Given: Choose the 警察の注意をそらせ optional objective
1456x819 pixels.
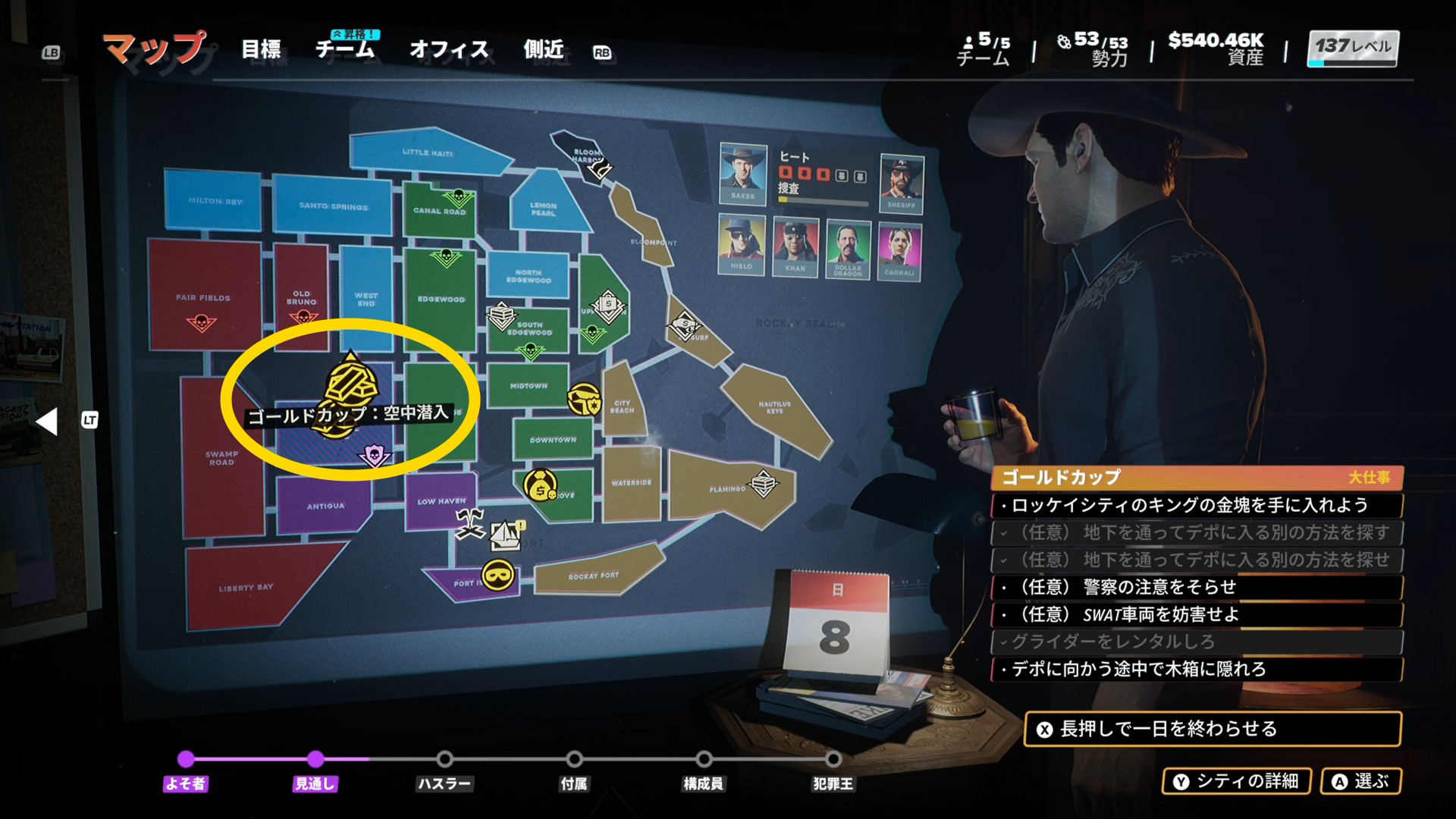Looking at the screenshot, I should (x=1196, y=587).
